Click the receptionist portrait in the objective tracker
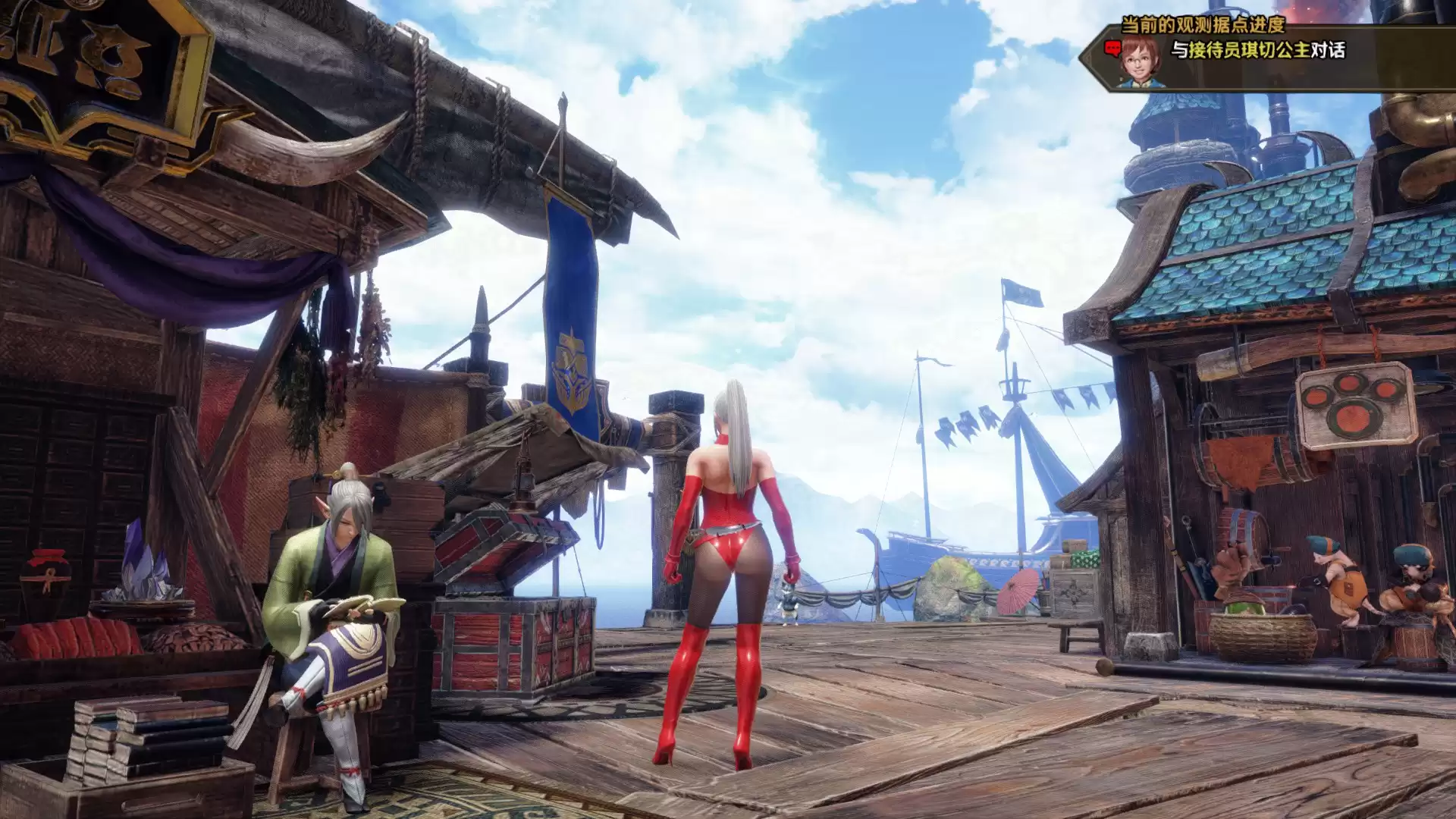This screenshot has width=1456, height=819. point(1140,60)
